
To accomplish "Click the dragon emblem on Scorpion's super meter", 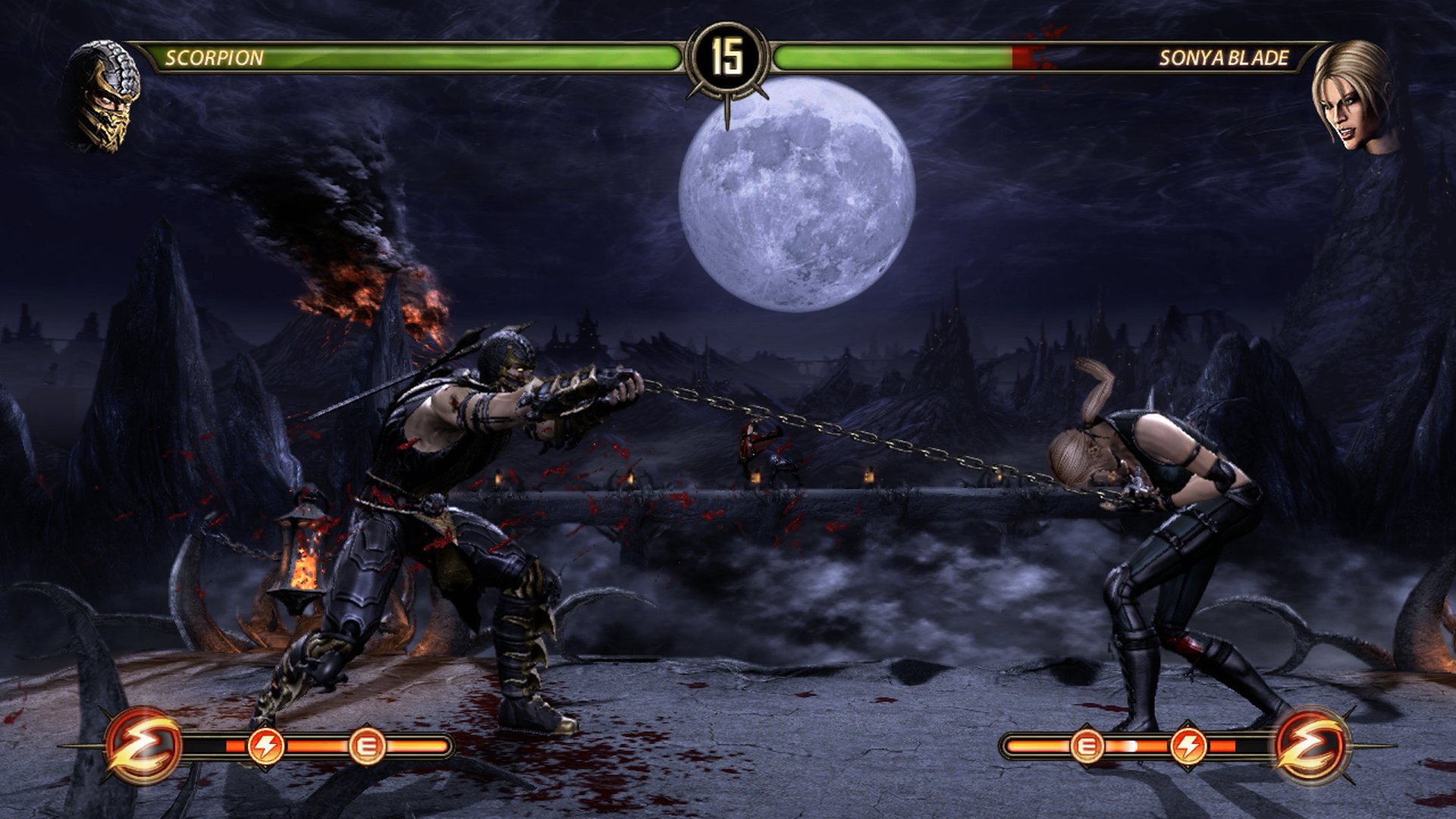I will pos(143,745).
